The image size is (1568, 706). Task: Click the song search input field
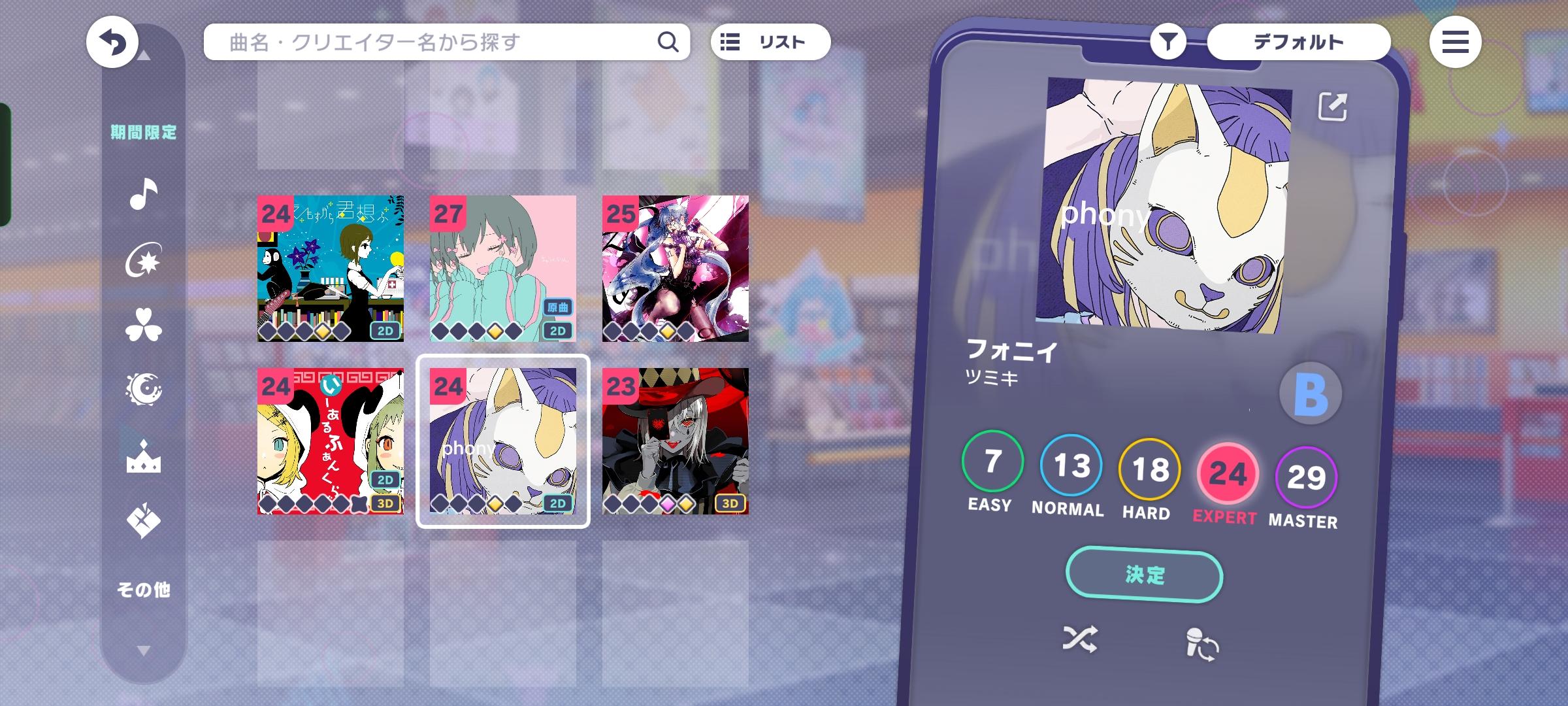point(425,41)
